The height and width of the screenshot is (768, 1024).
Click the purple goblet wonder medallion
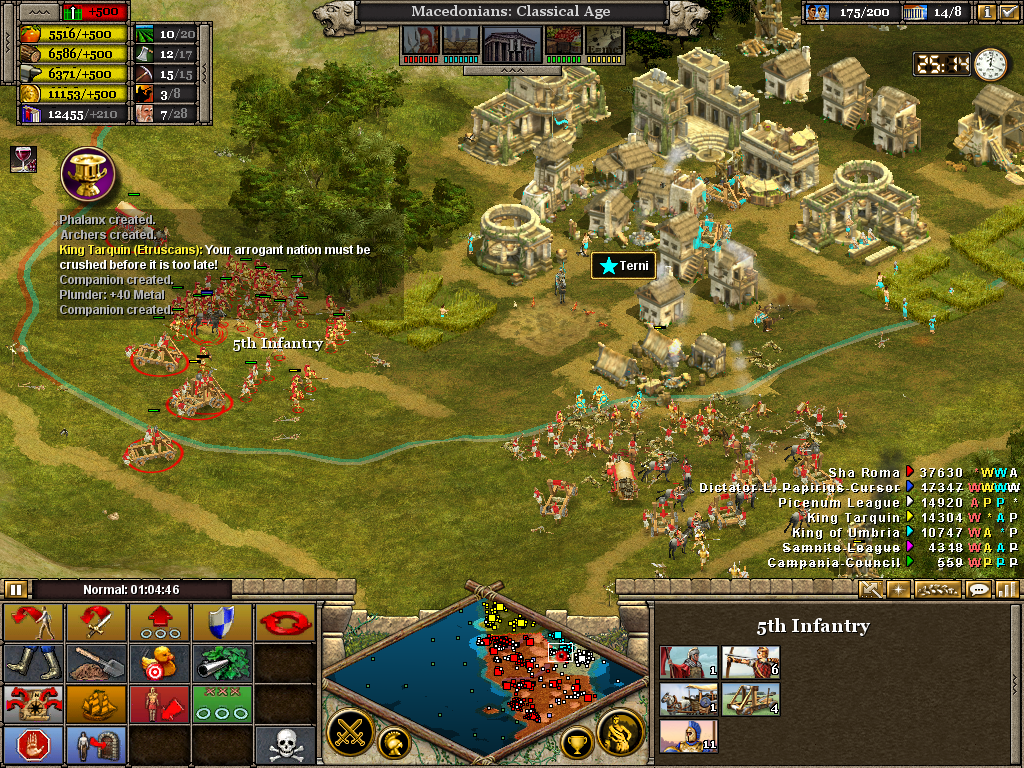coord(85,173)
